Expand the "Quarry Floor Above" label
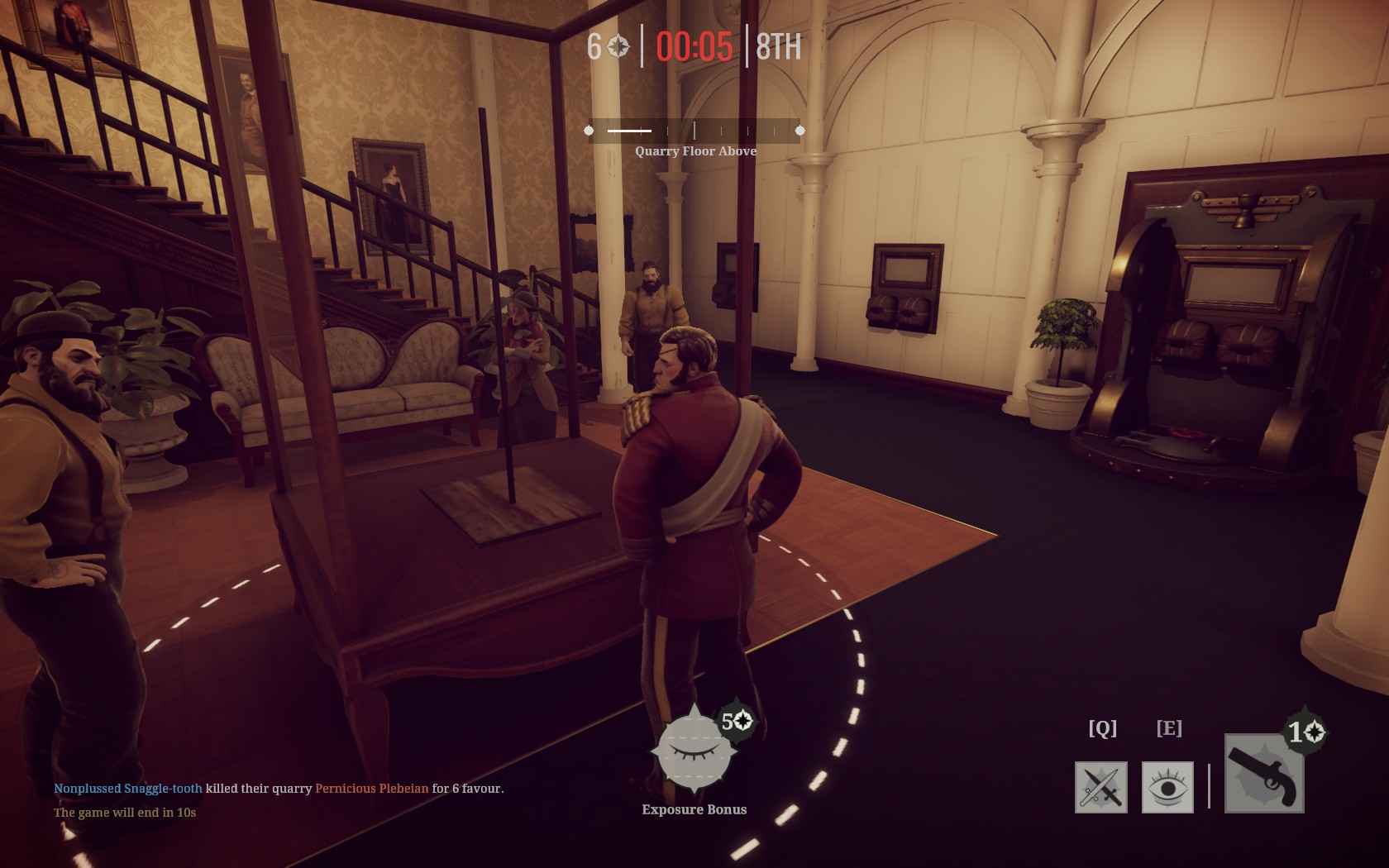Image resolution: width=1389 pixels, height=868 pixels. click(695, 152)
